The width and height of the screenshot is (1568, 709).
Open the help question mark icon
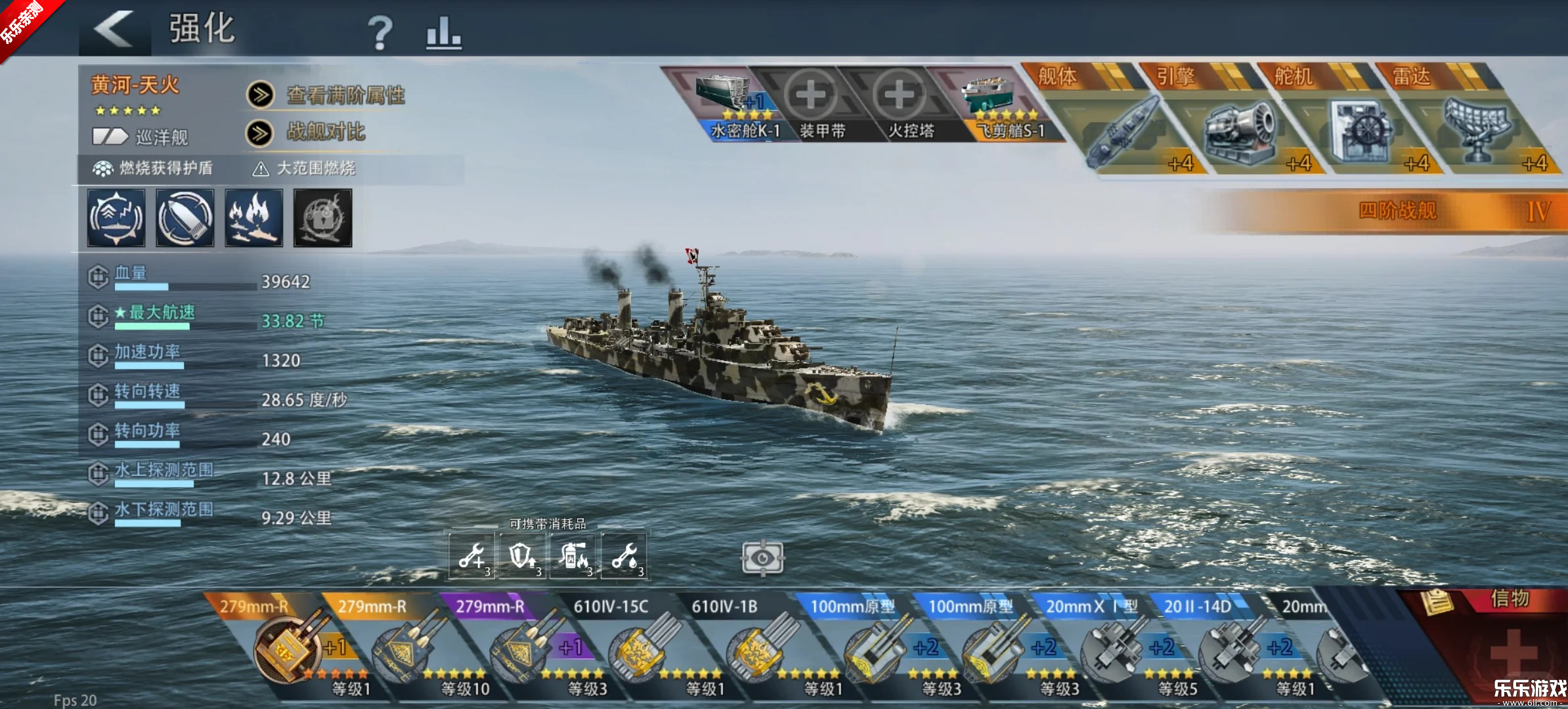380,34
